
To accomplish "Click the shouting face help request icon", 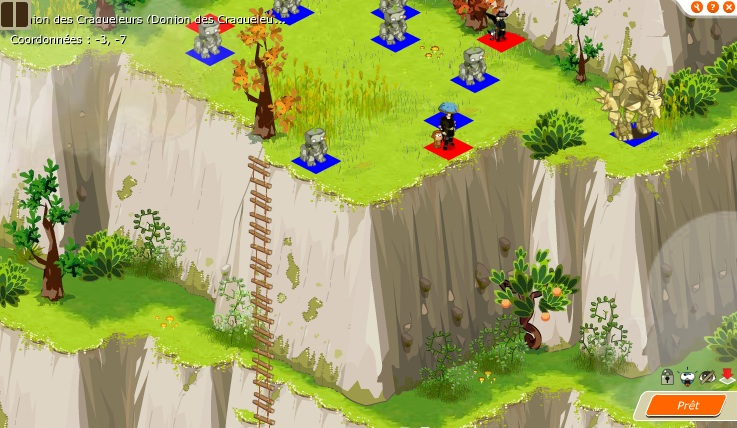I will [687, 377].
